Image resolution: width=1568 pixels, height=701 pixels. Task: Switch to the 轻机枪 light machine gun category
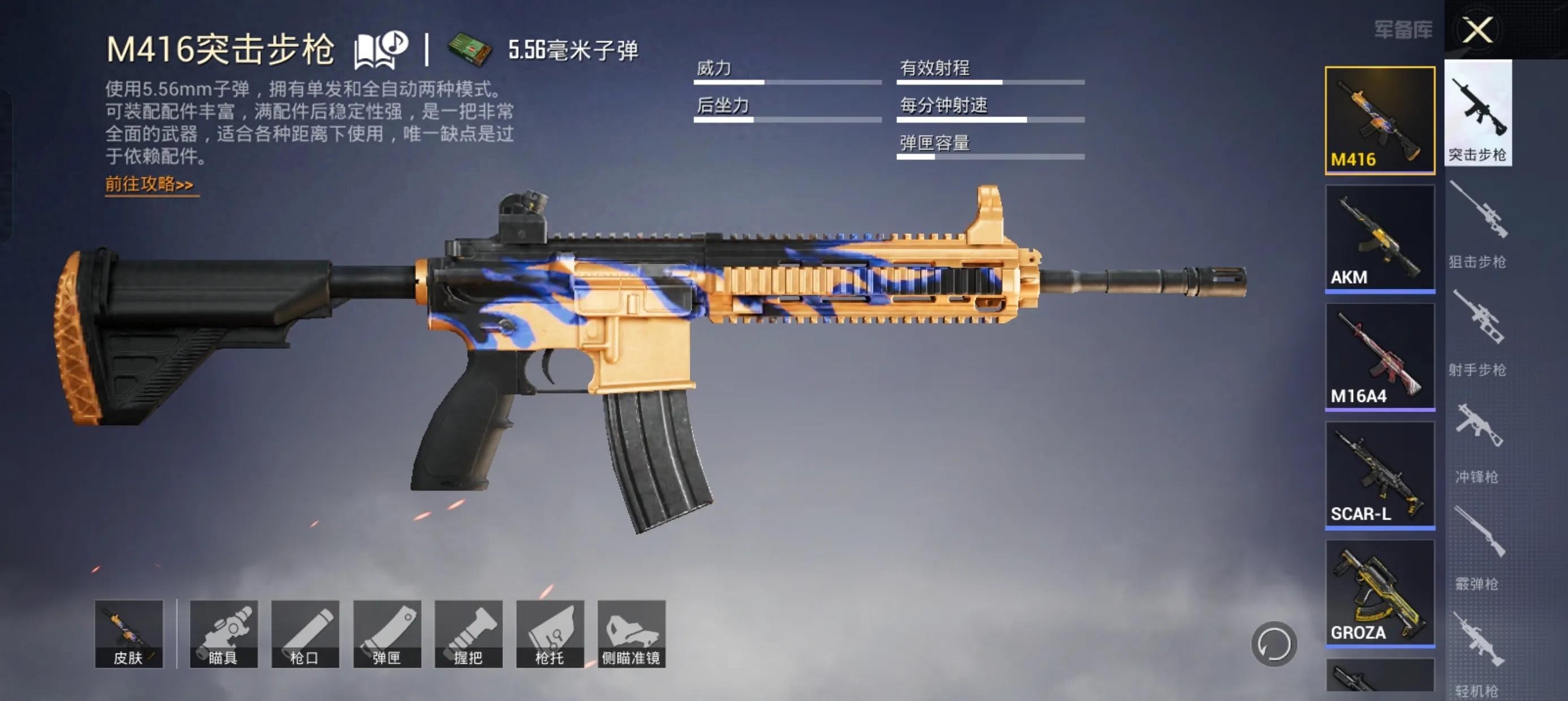1477,655
